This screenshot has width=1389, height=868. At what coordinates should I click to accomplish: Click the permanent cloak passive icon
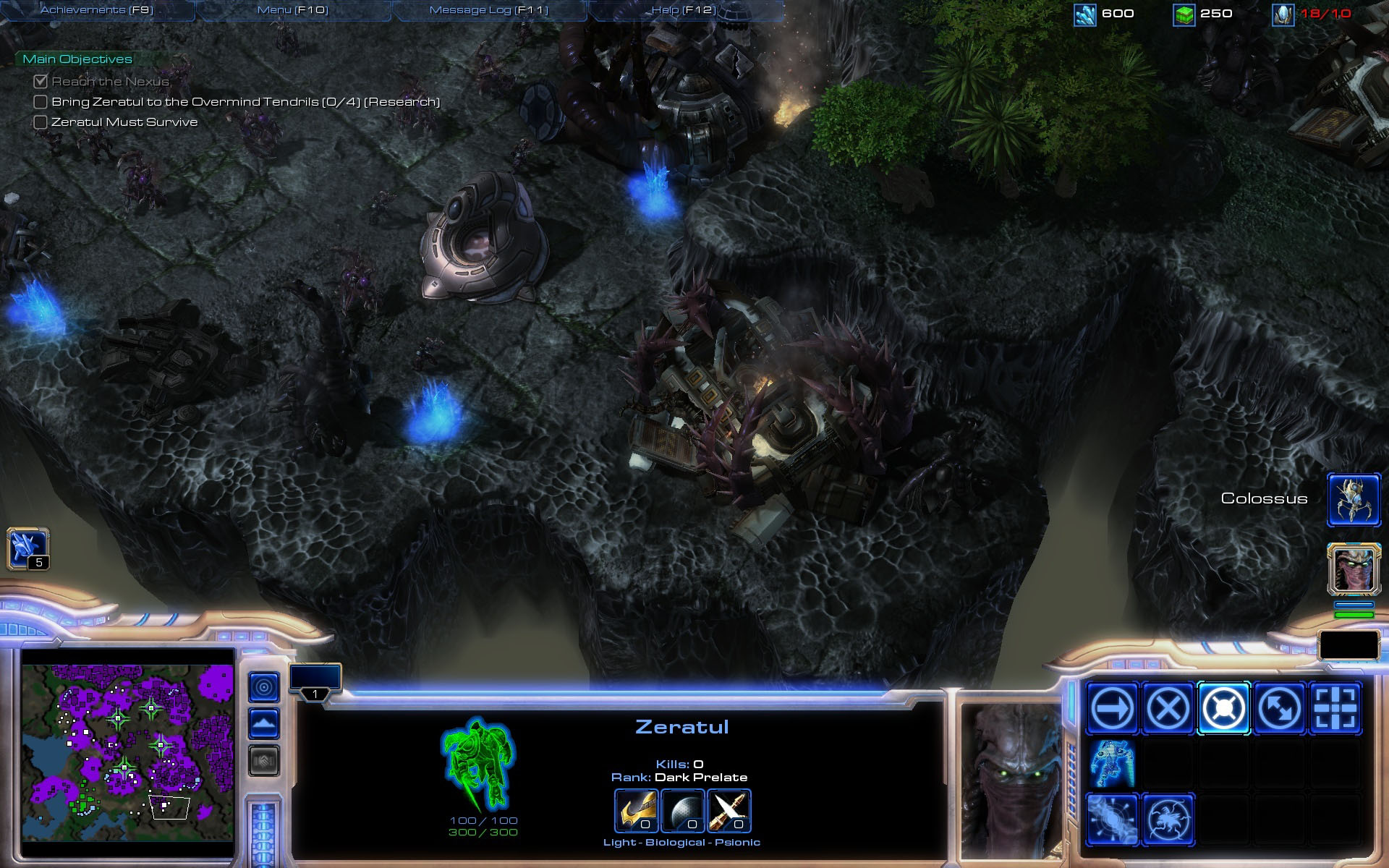tap(1112, 763)
